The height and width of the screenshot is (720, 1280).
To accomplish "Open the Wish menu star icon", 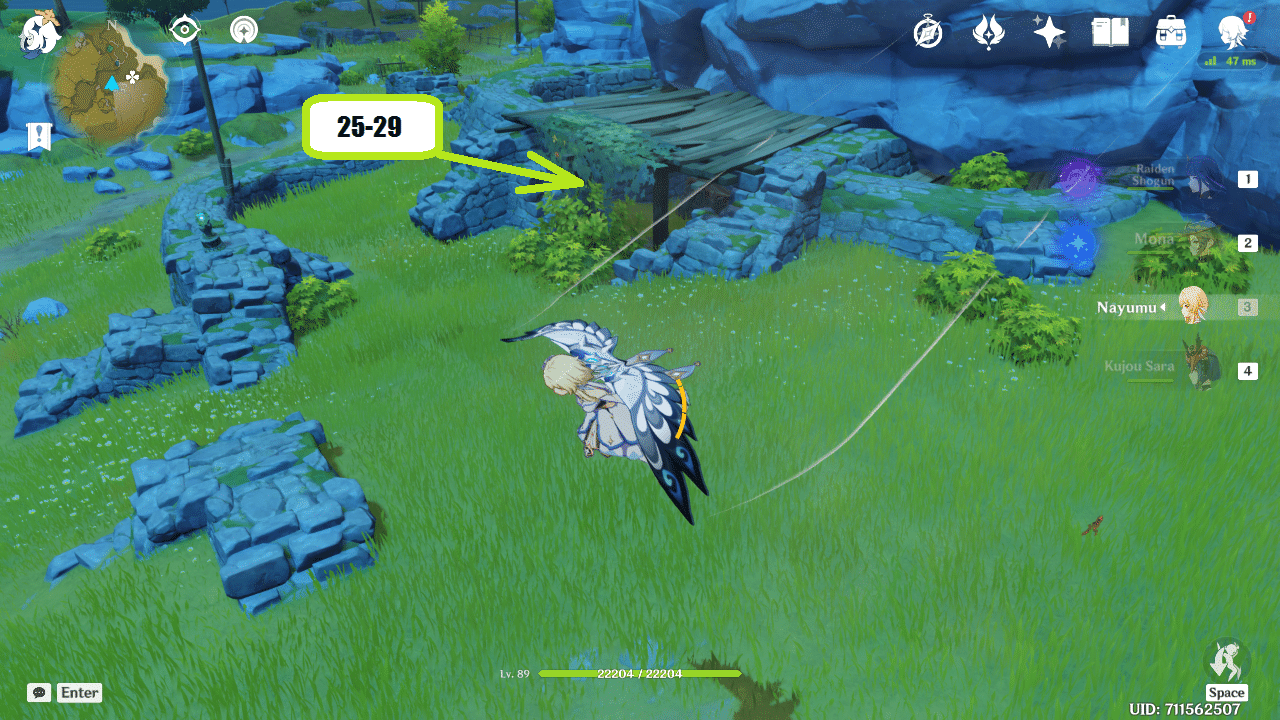I will click(1049, 33).
